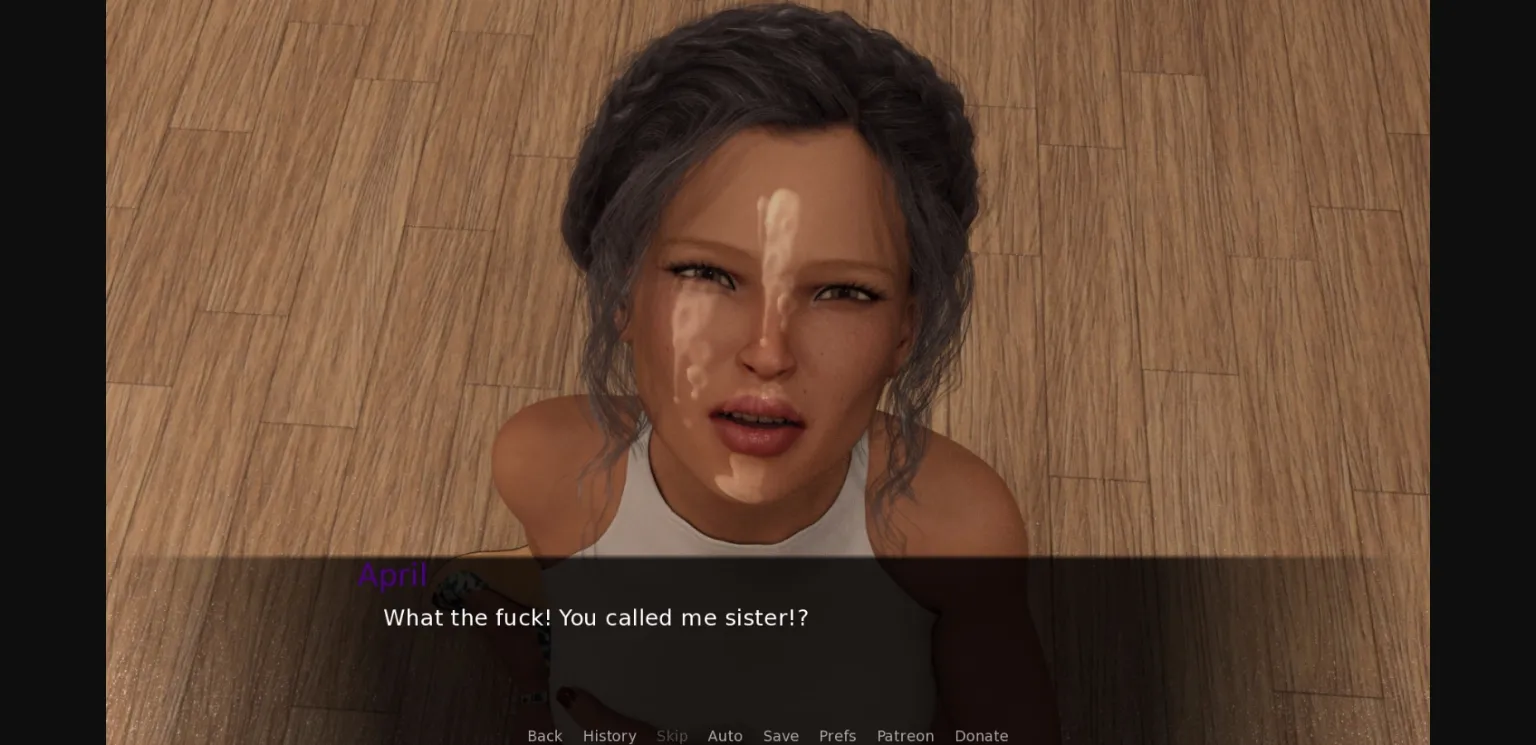Viewport: 1536px width, 745px height.
Task: Click the grayed-out Skip option
Action: [x=672, y=736]
